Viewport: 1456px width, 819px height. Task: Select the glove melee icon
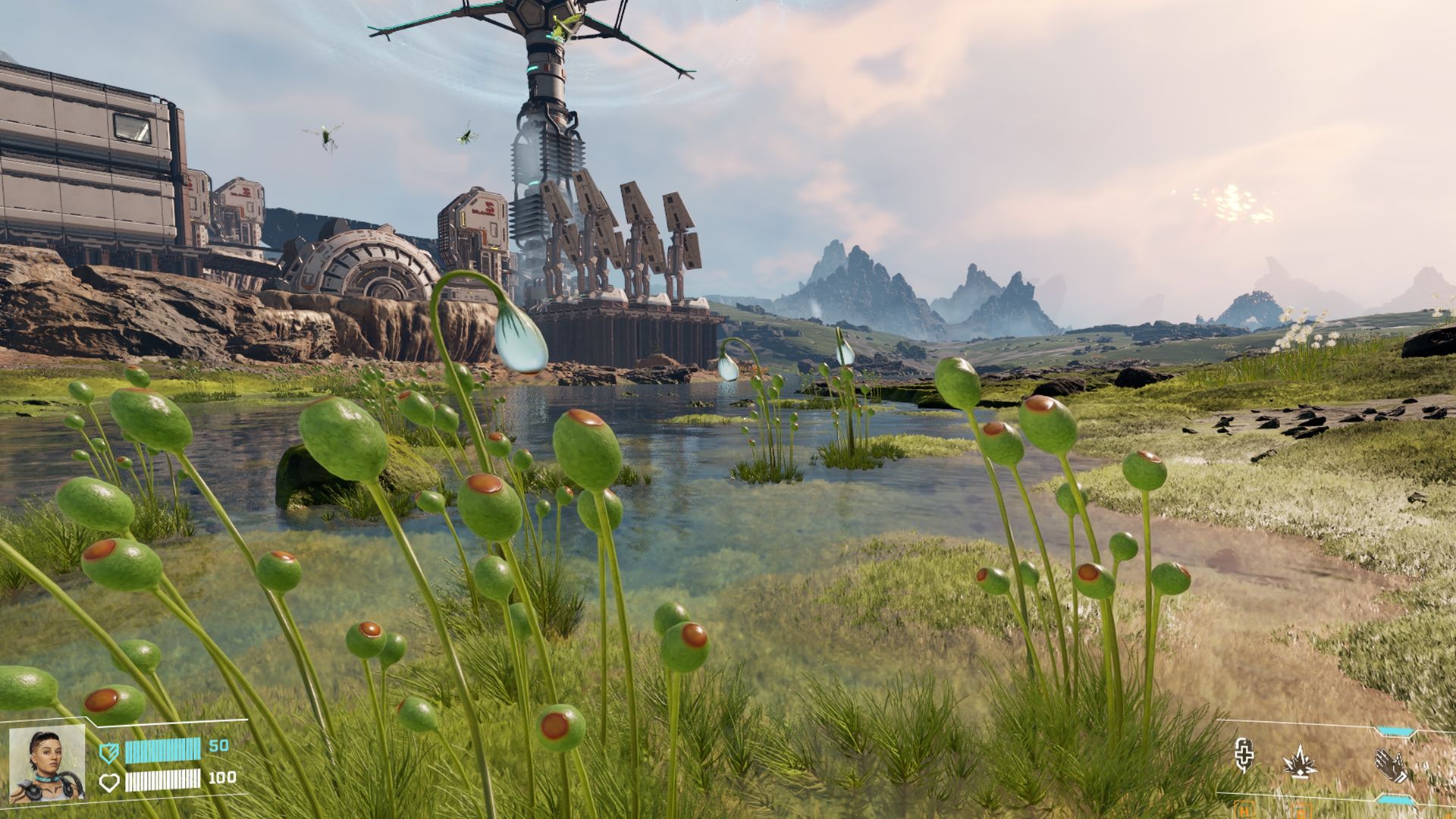tap(1392, 765)
